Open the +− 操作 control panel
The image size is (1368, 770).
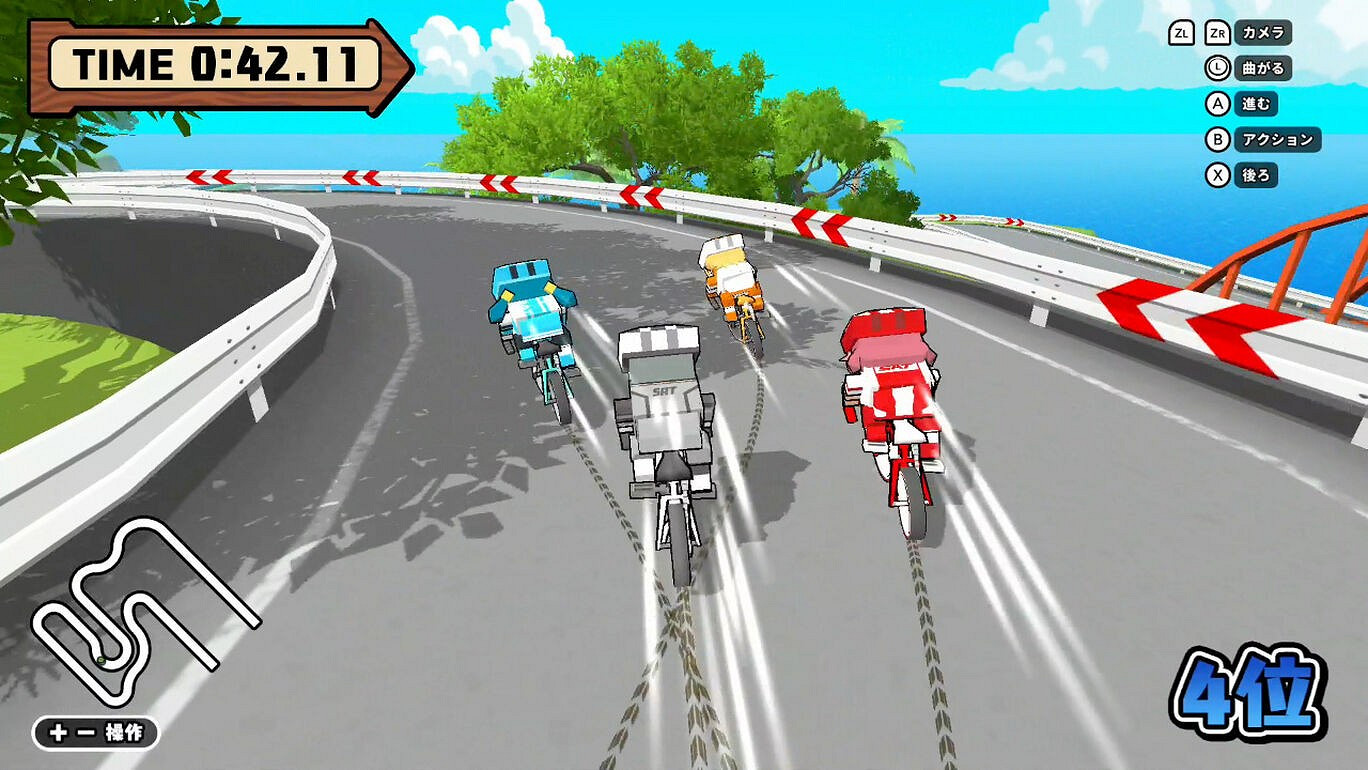(x=95, y=730)
